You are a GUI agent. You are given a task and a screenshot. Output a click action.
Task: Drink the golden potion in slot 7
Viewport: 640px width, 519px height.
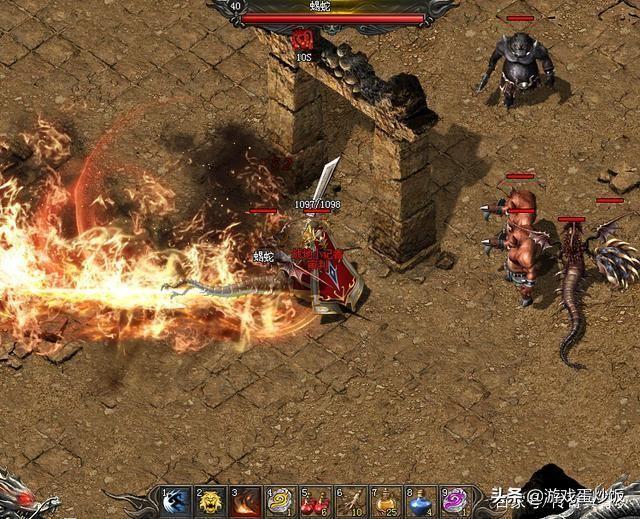click(x=385, y=501)
